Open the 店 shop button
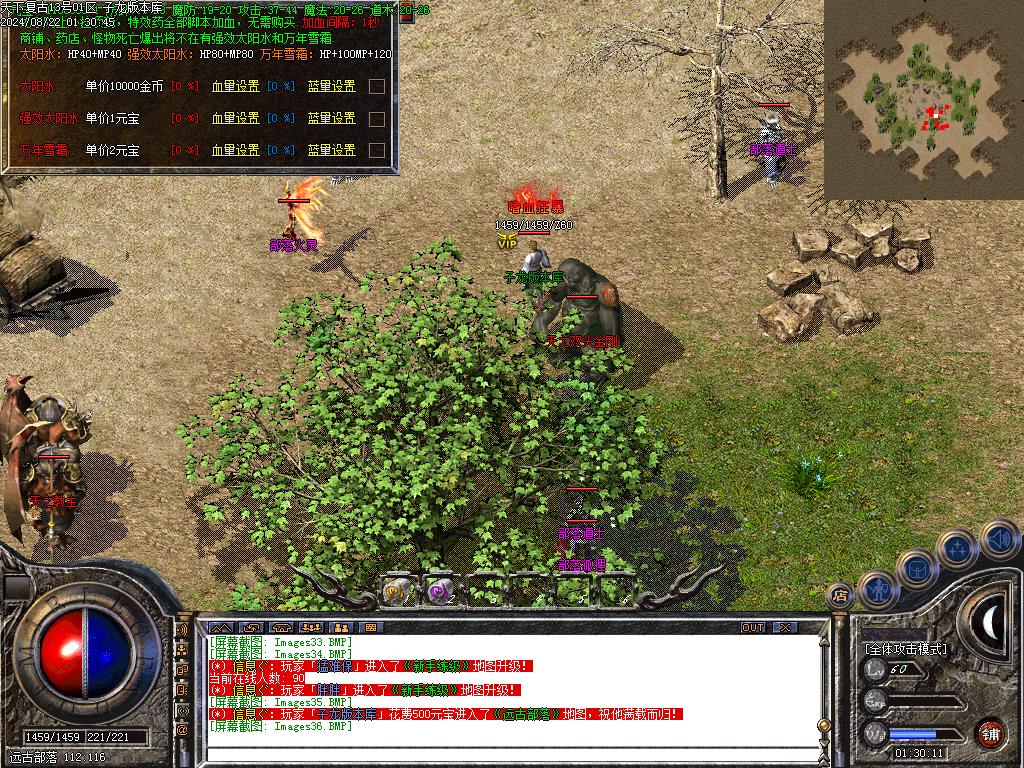This screenshot has width=1024, height=768. 840,595
